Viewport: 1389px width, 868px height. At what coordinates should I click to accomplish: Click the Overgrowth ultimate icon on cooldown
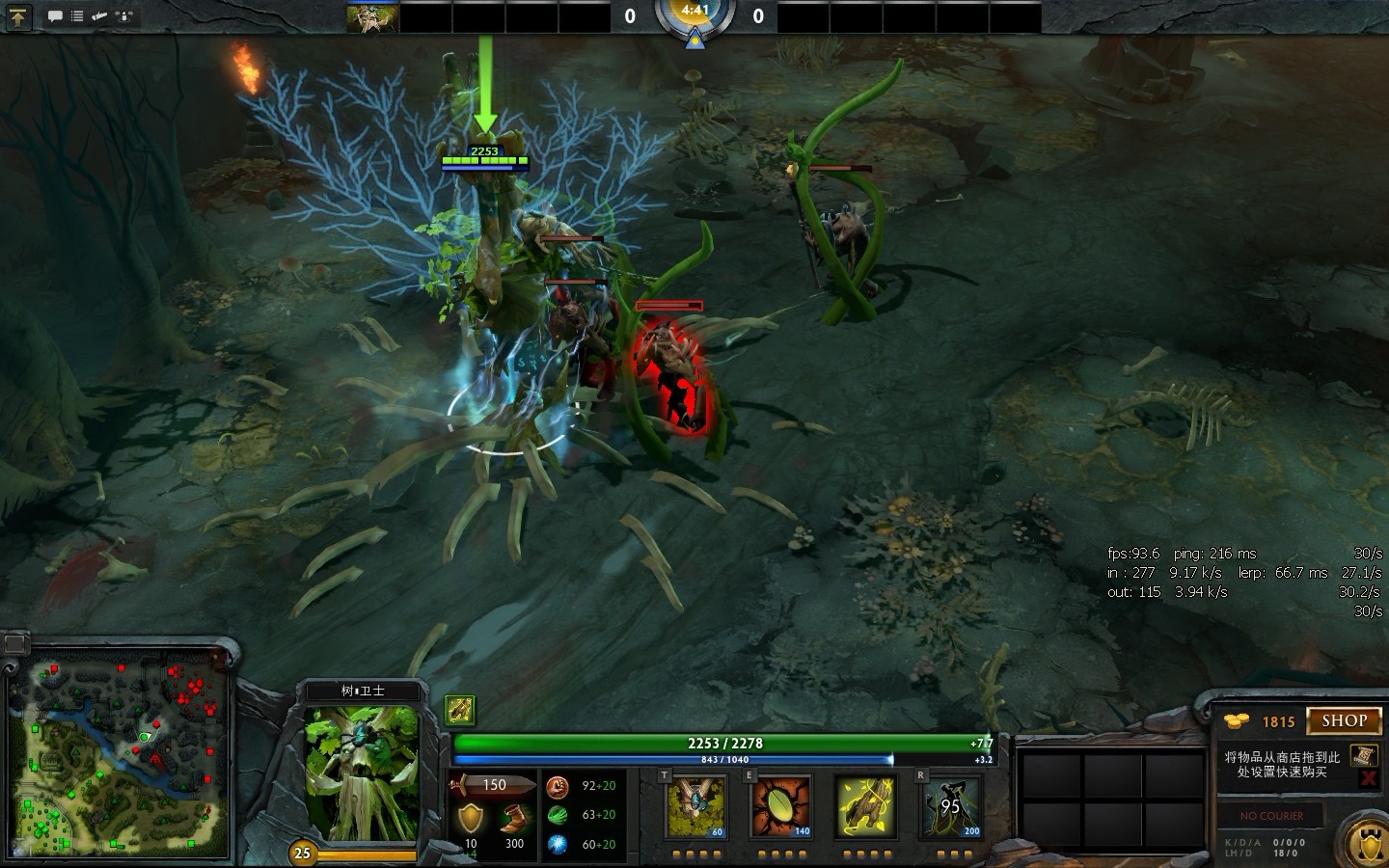coord(951,806)
